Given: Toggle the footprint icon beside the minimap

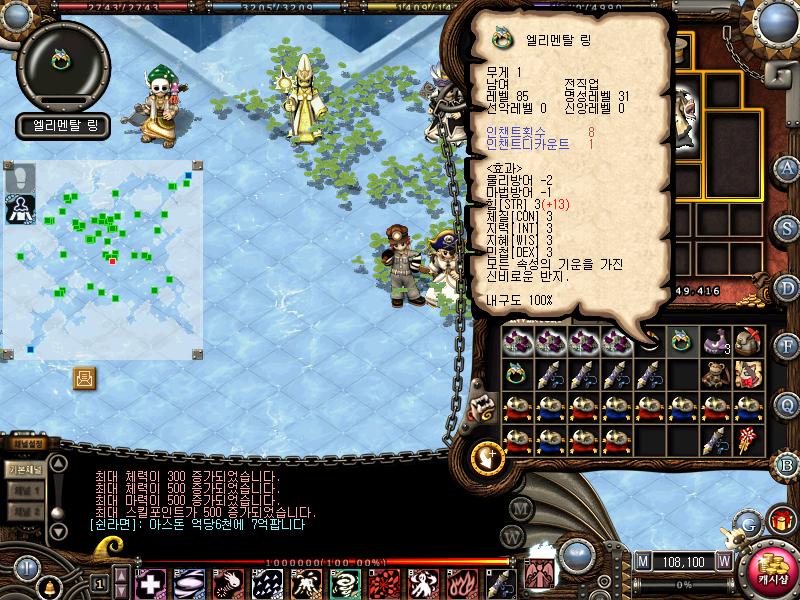Looking at the screenshot, I should click(21, 178).
